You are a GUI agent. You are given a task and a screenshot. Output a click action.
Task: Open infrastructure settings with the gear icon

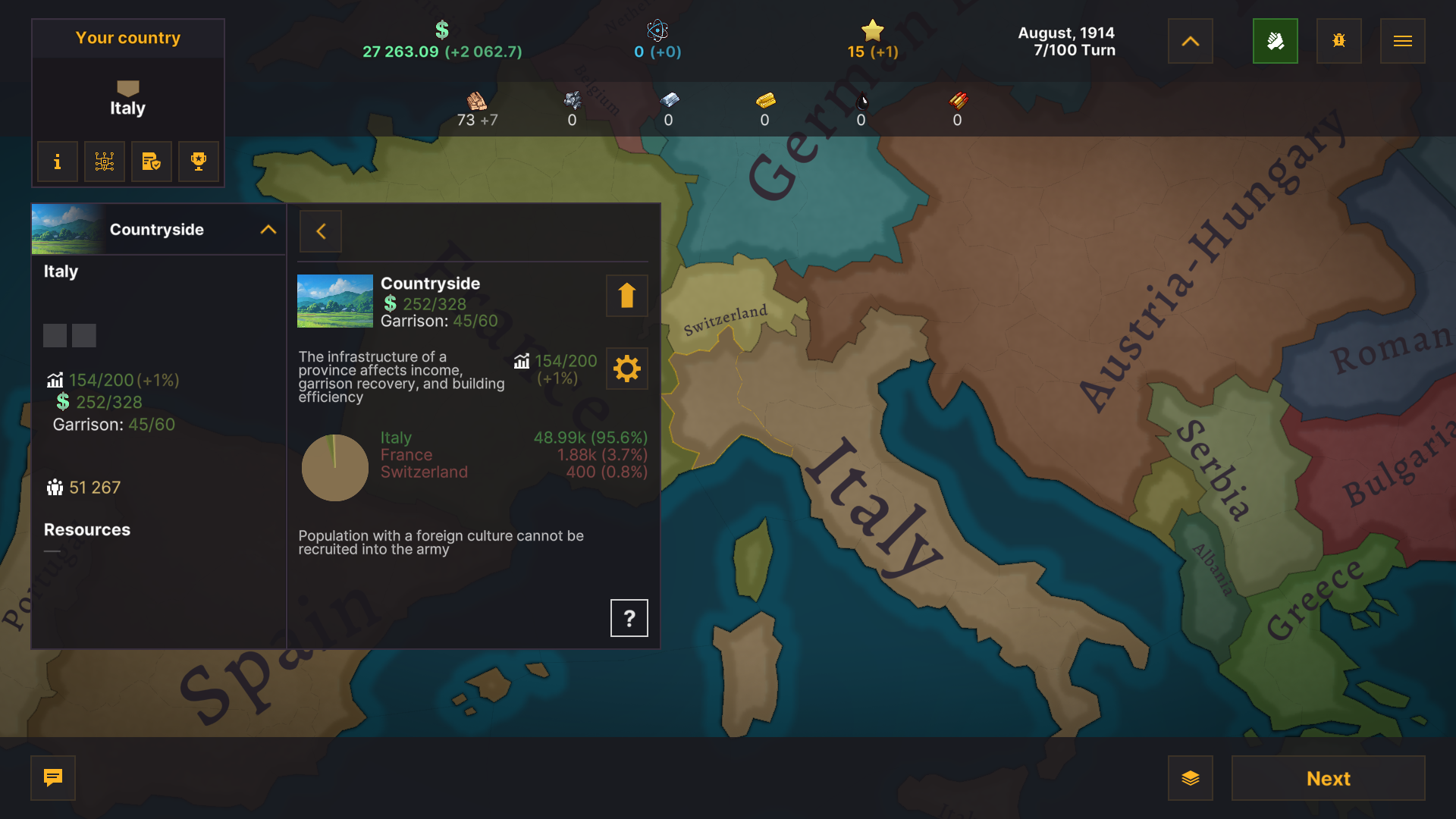(x=626, y=369)
